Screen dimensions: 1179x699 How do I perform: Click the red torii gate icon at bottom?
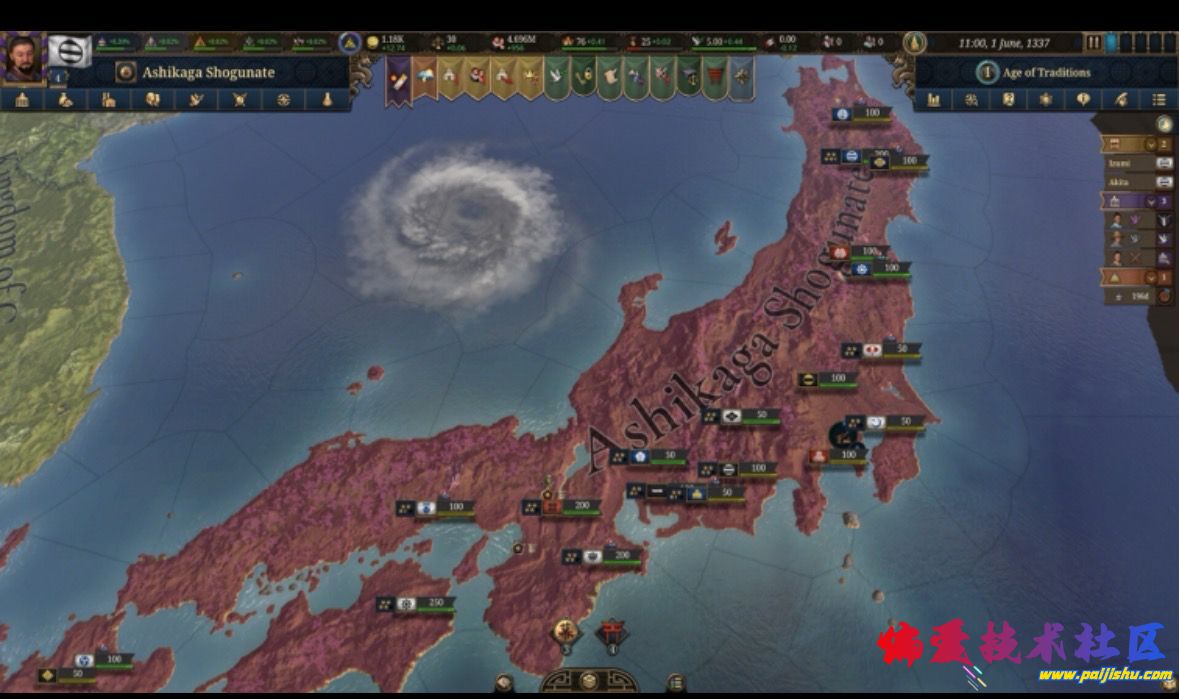(x=612, y=632)
